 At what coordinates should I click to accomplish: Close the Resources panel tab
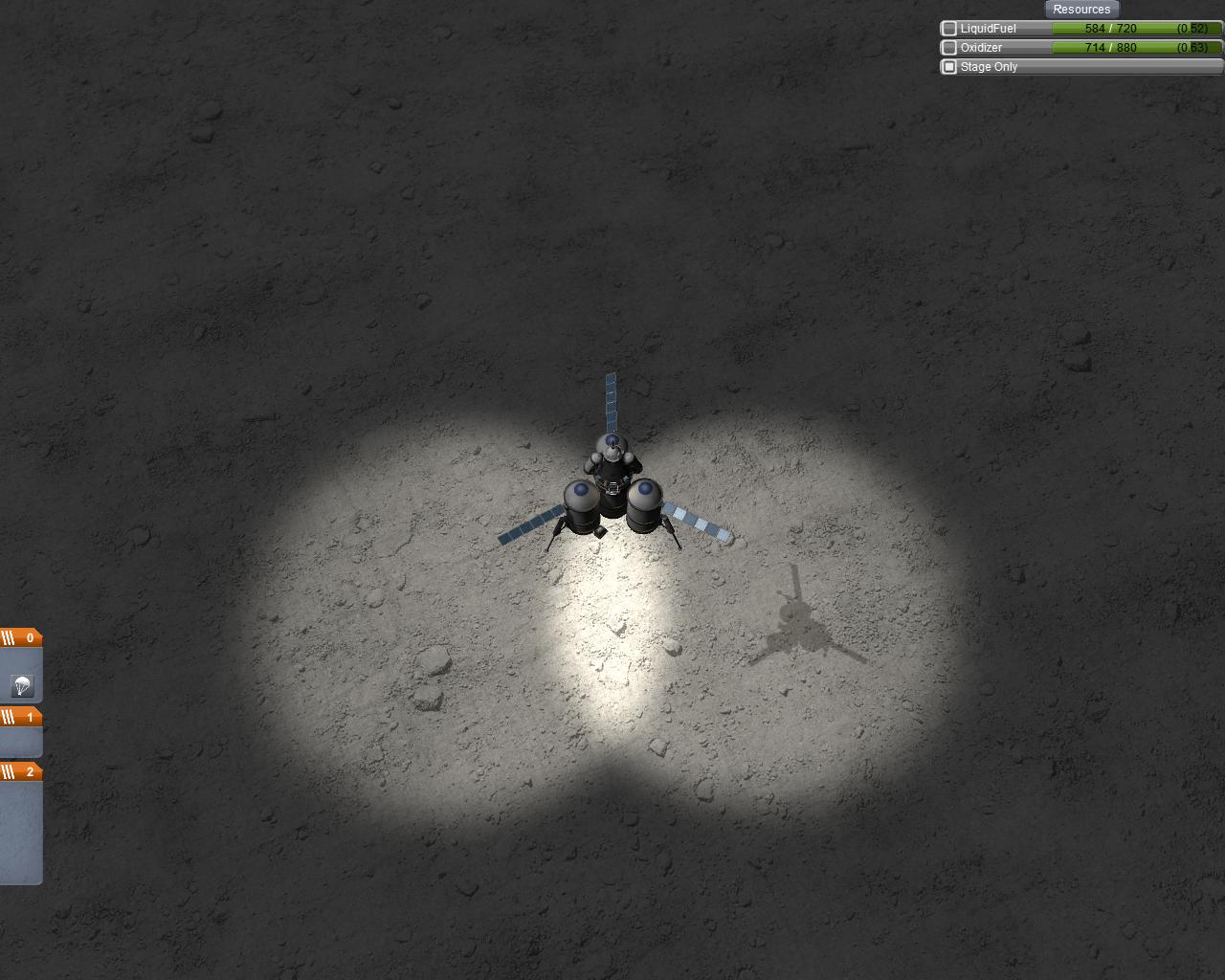1081,10
